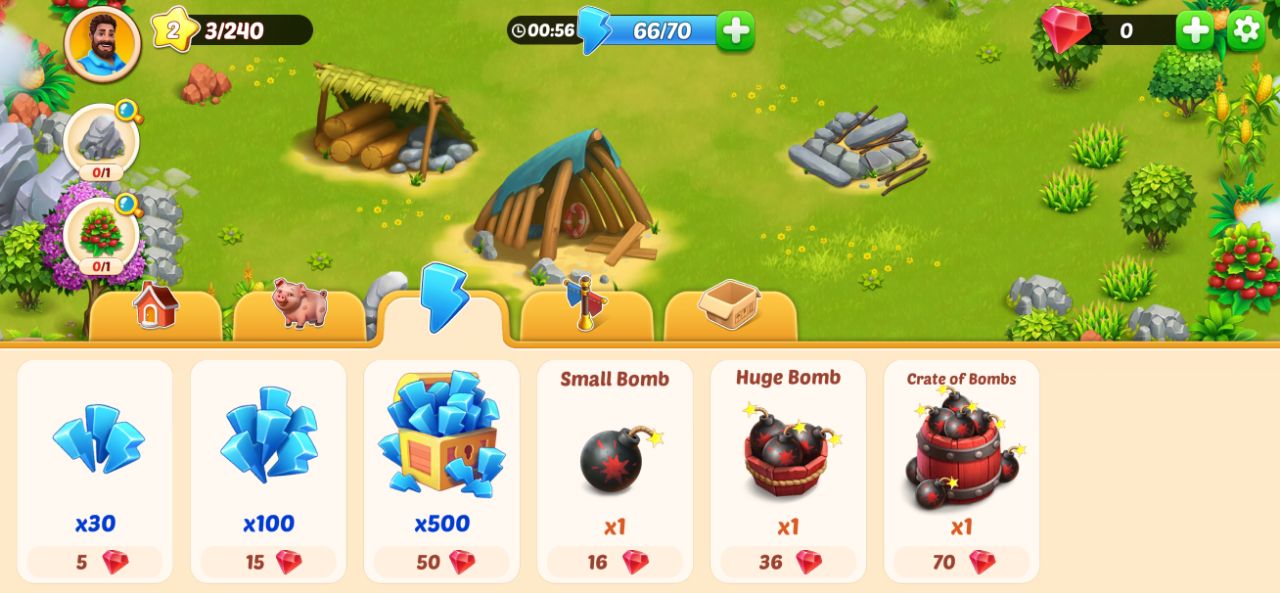Viewport: 1280px width, 593px height.
Task: Open the player profile avatar
Action: pyautogui.click(x=102, y=43)
